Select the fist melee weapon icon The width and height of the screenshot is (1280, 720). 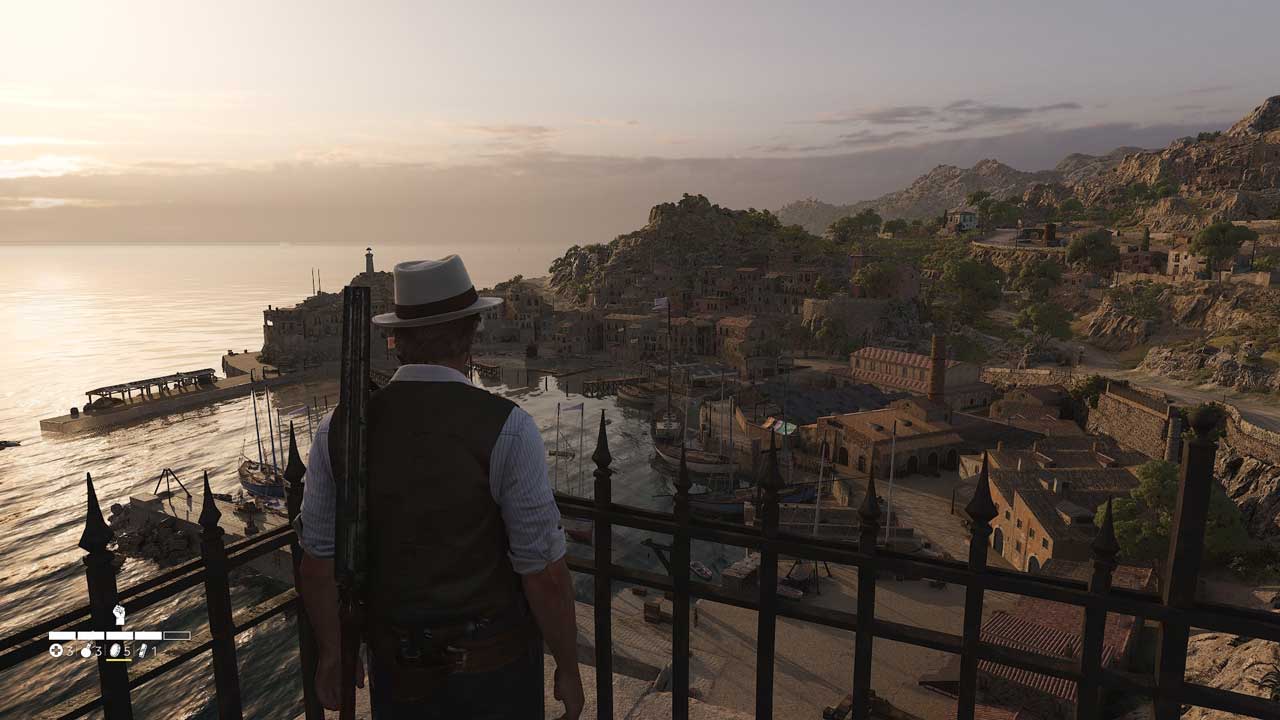point(118,615)
